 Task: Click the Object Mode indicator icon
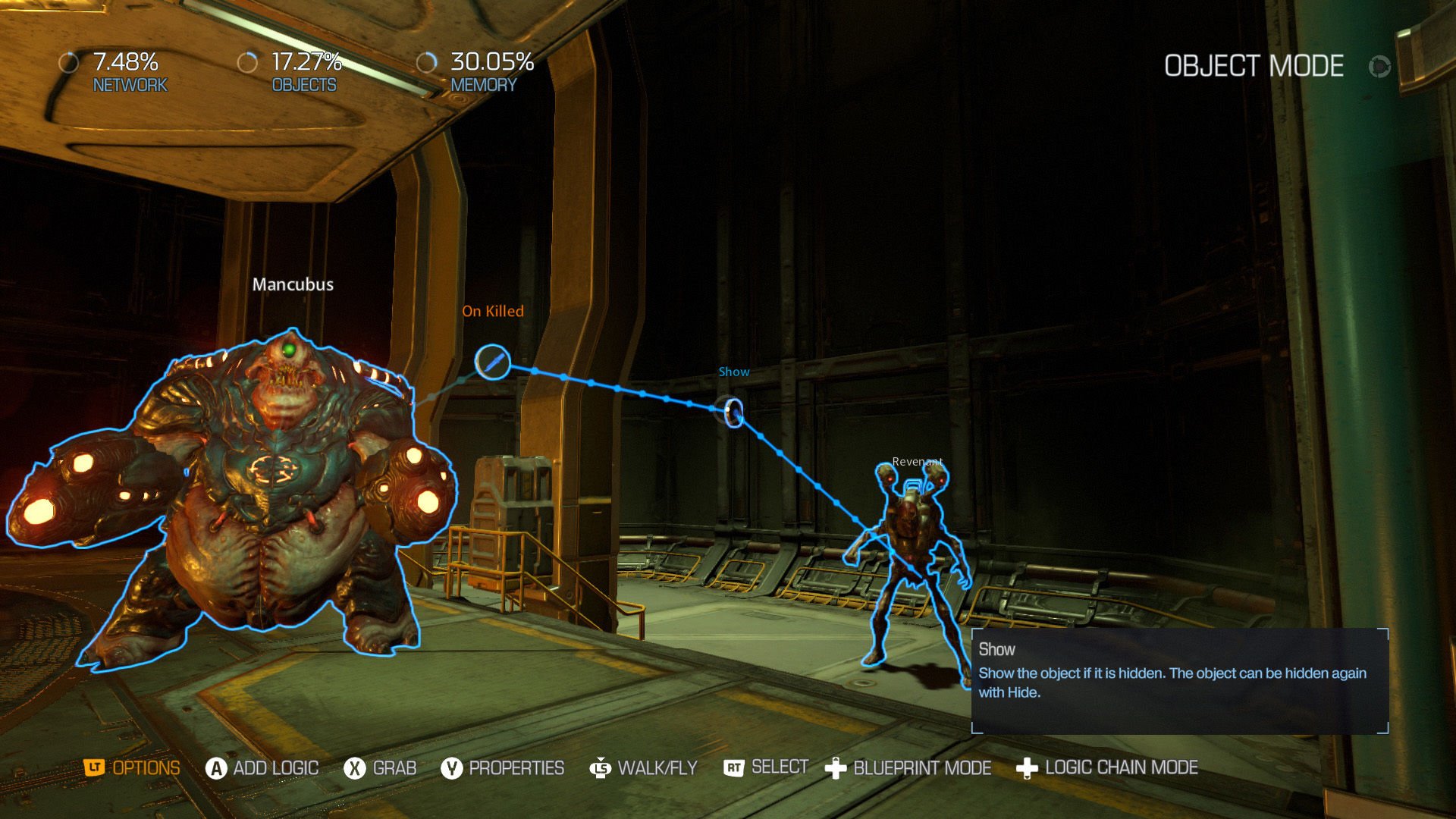click(x=1379, y=67)
